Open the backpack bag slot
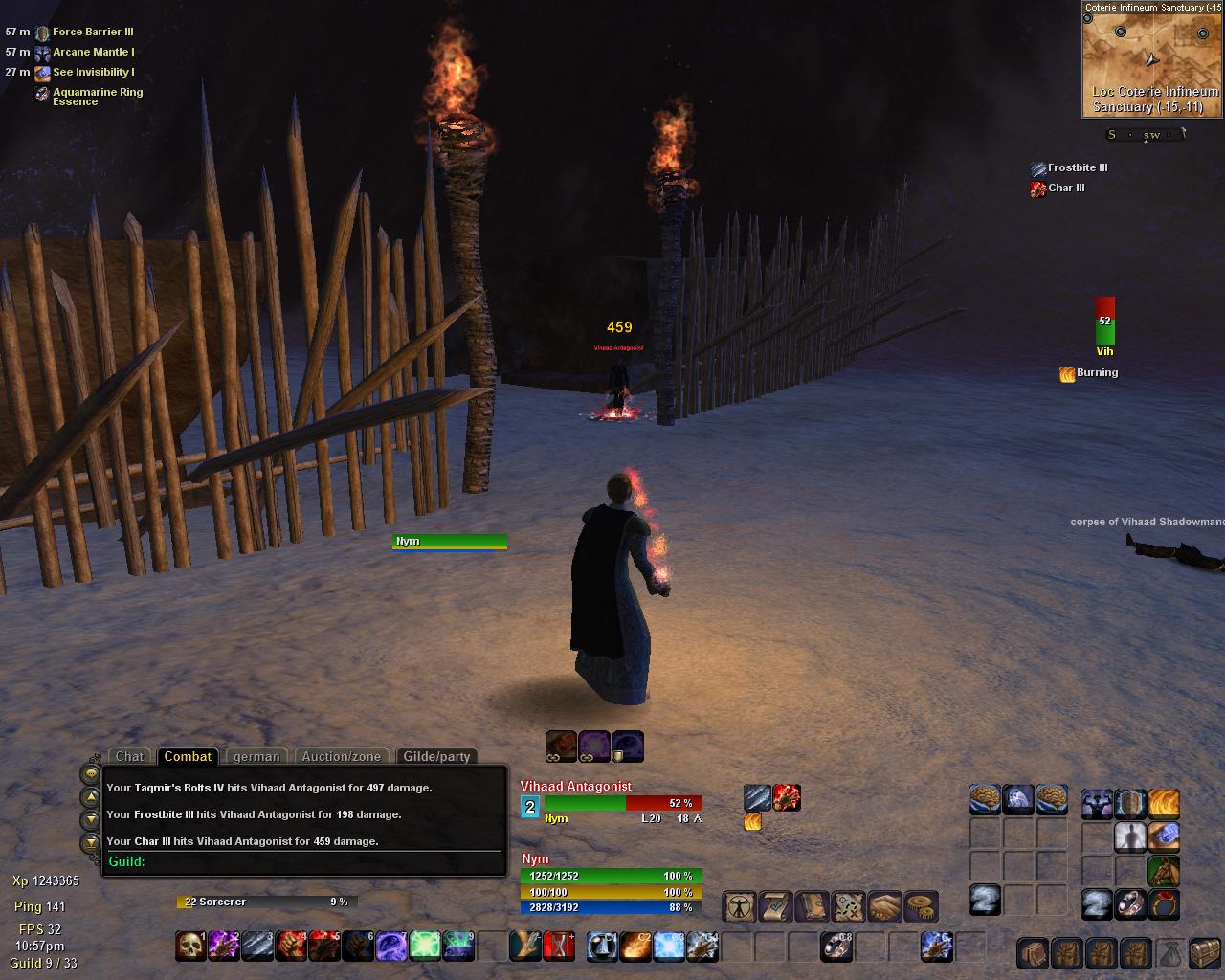 (x=1032, y=953)
